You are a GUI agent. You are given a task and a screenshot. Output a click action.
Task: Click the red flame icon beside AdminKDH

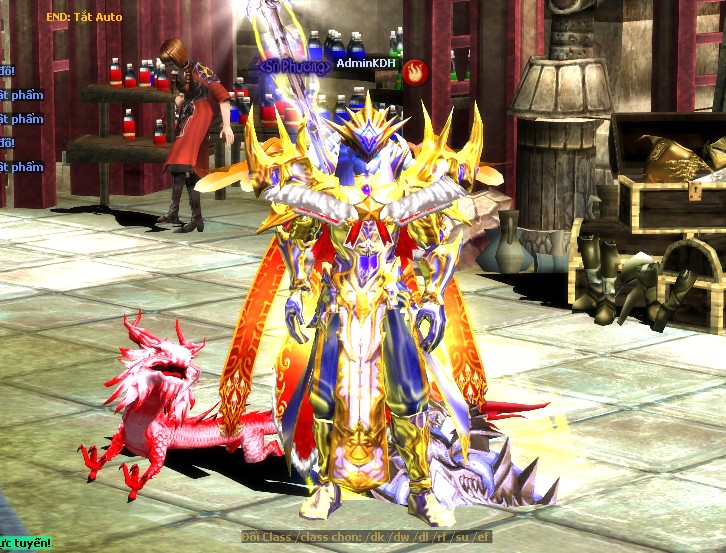pos(416,70)
